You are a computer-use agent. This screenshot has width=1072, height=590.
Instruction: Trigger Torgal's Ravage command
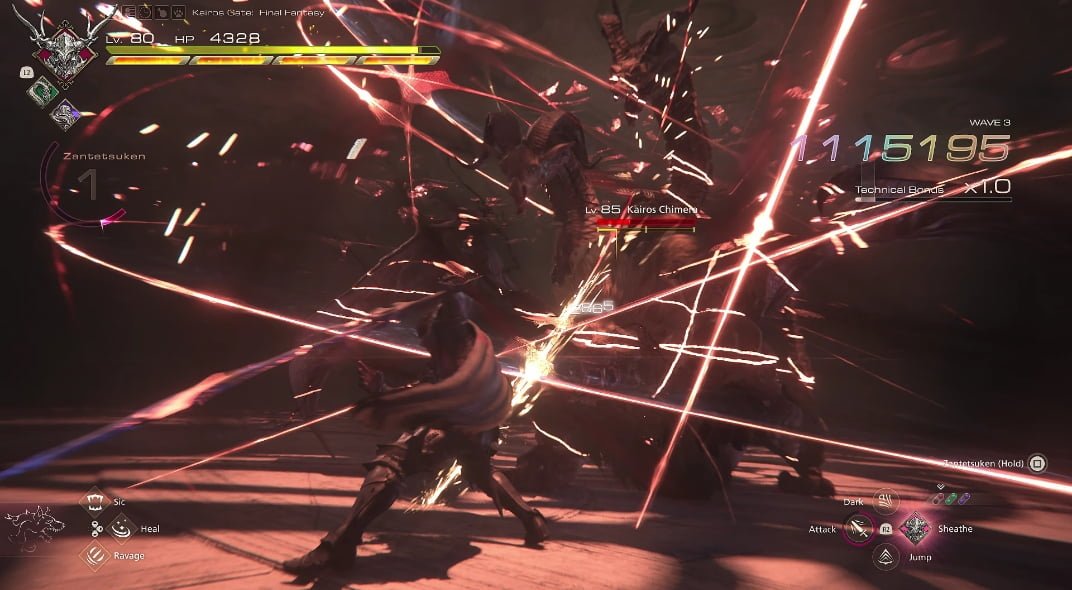pos(95,556)
